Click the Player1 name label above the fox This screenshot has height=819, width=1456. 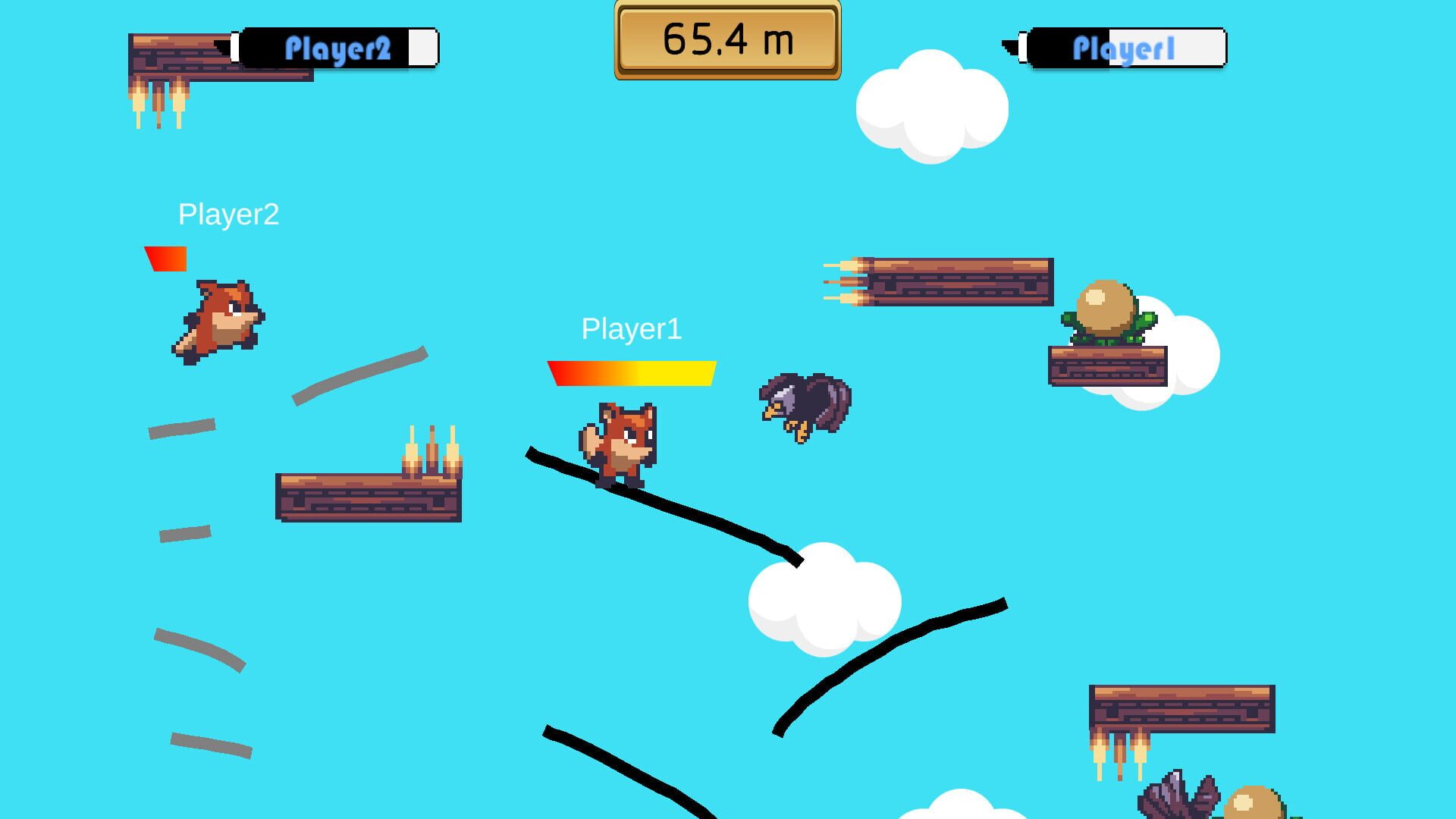(631, 329)
